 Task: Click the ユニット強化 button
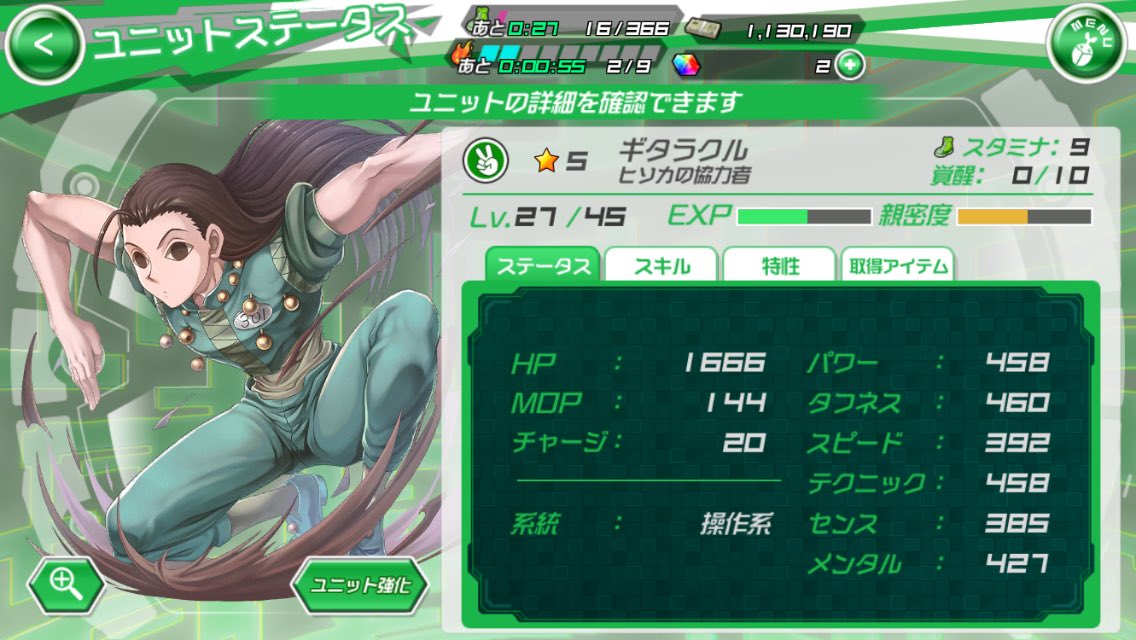click(x=359, y=584)
